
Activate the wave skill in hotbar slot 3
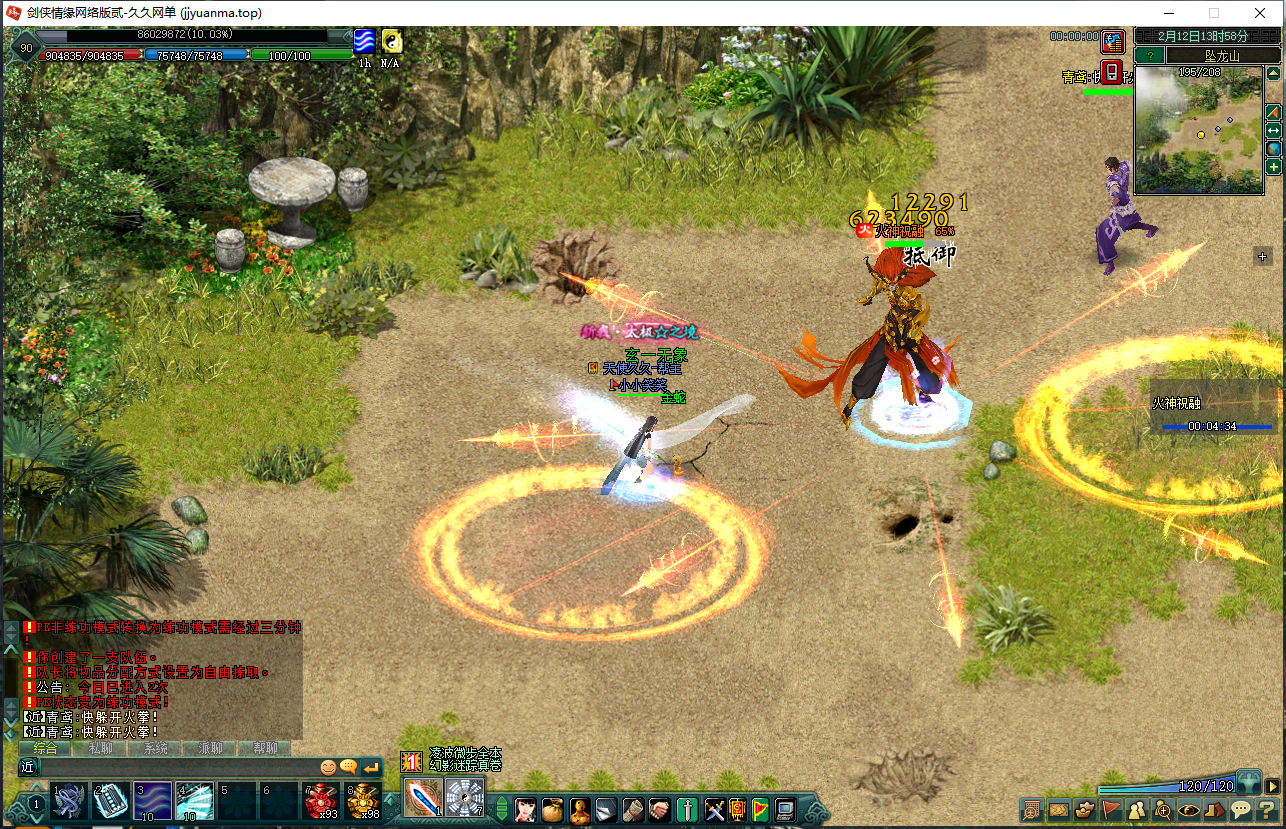click(152, 801)
